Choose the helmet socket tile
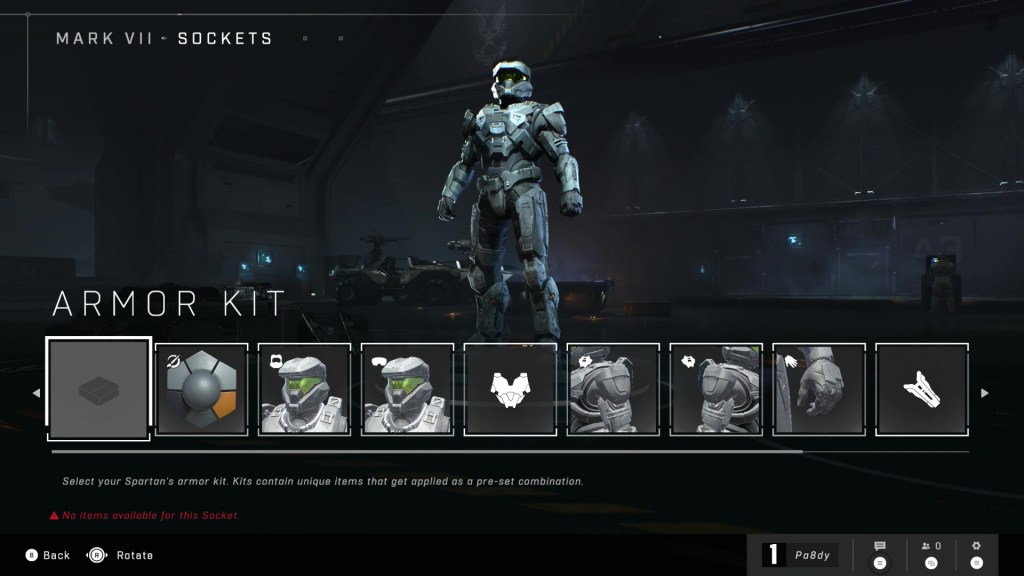Image resolution: width=1024 pixels, height=576 pixels. click(x=305, y=389)
